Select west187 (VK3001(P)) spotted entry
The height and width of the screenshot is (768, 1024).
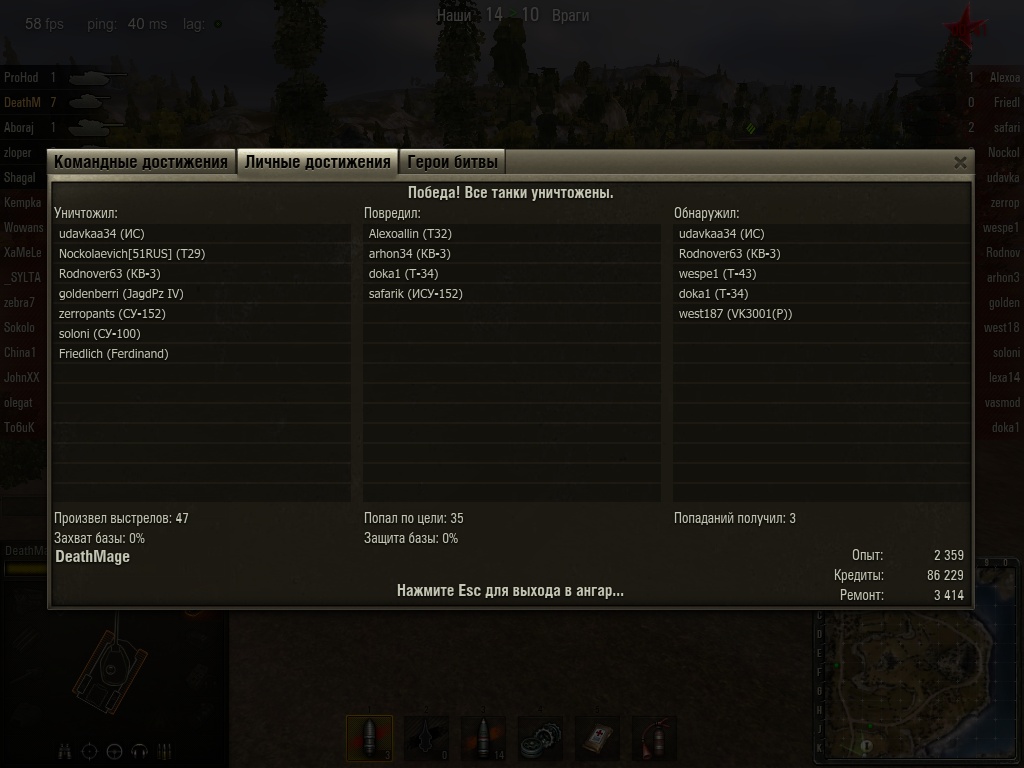tap(735, 314)
